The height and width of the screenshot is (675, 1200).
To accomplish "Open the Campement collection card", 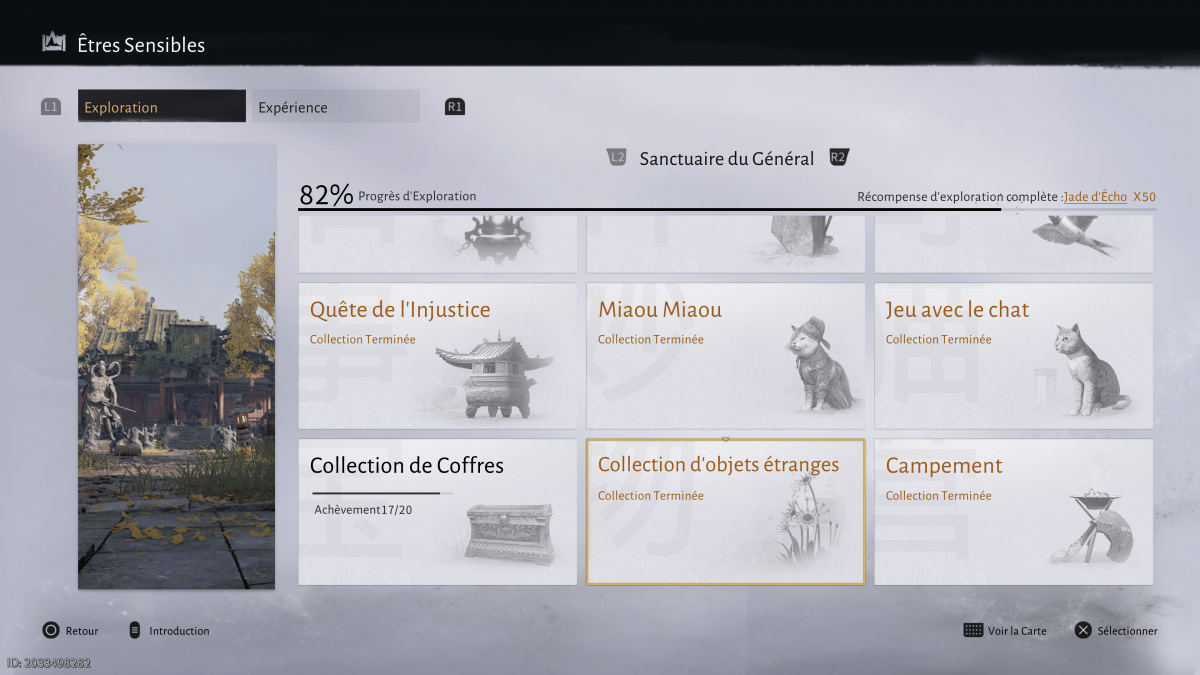I will (1013, 512).
